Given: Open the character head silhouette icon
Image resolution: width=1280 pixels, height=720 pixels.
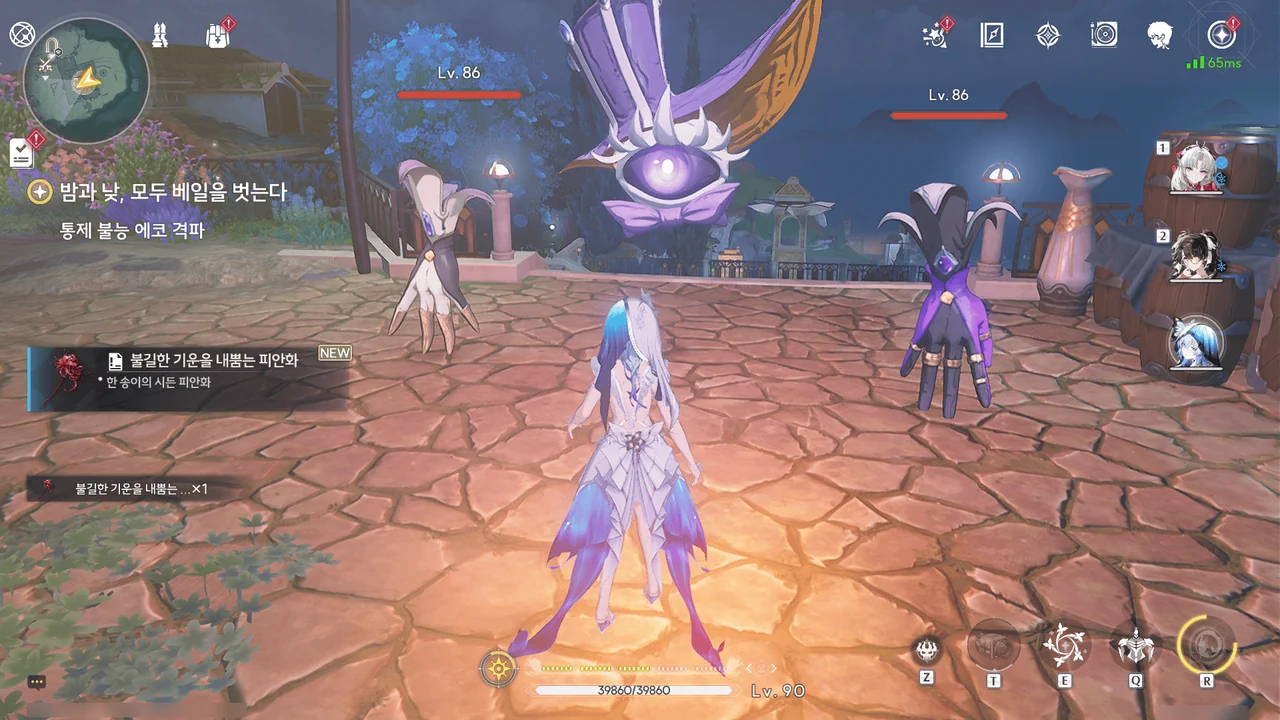Looking at the screenshot, I should (x=1160, y=36).
